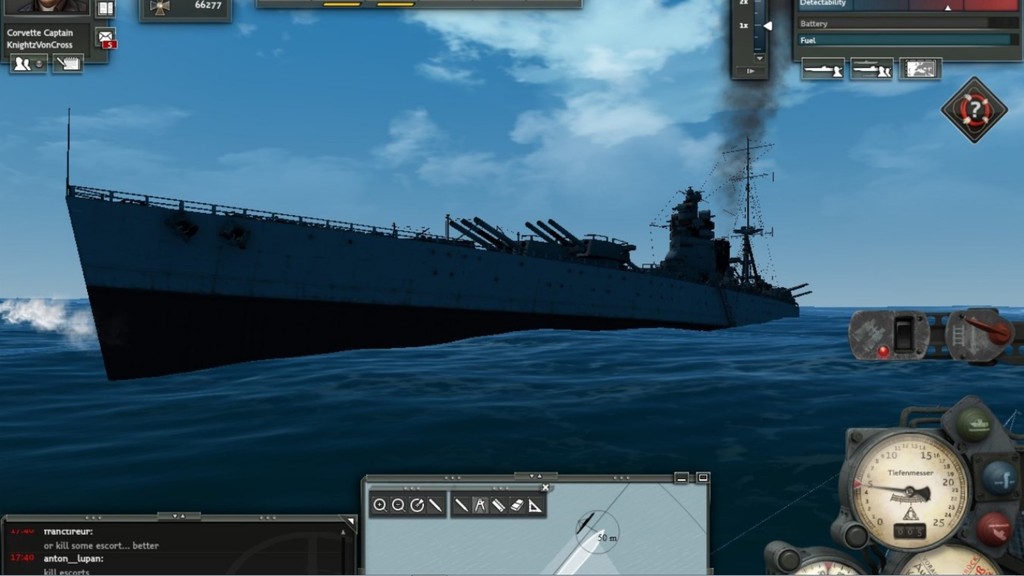Pick the ruler tool in the map toolbar
Screen dimensions: 1024x576
click(x=498, y=506)
